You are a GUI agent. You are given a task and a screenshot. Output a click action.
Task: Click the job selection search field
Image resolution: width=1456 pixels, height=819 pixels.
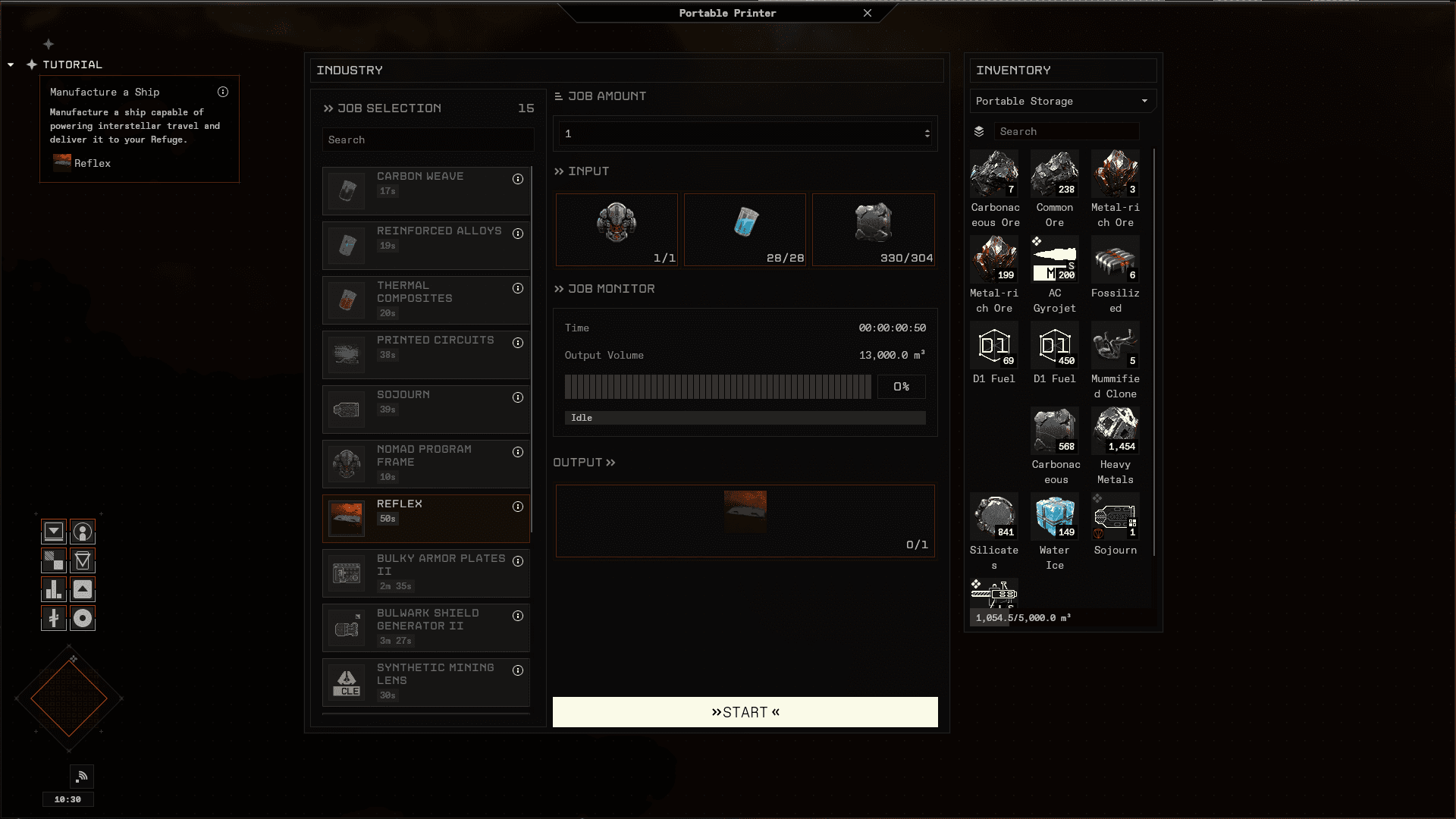point(428,140)
